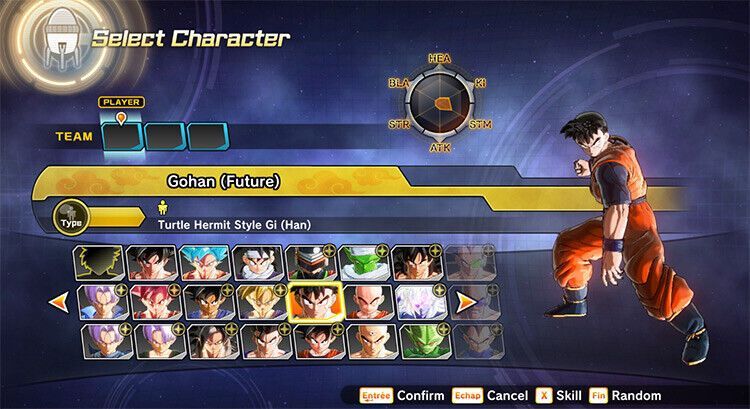The height and width of the screenshot is (409, 750).
Task: Choose the blue-haired Super Saiyan Blue Goku portrait
Action: click(x=205, y=262)
